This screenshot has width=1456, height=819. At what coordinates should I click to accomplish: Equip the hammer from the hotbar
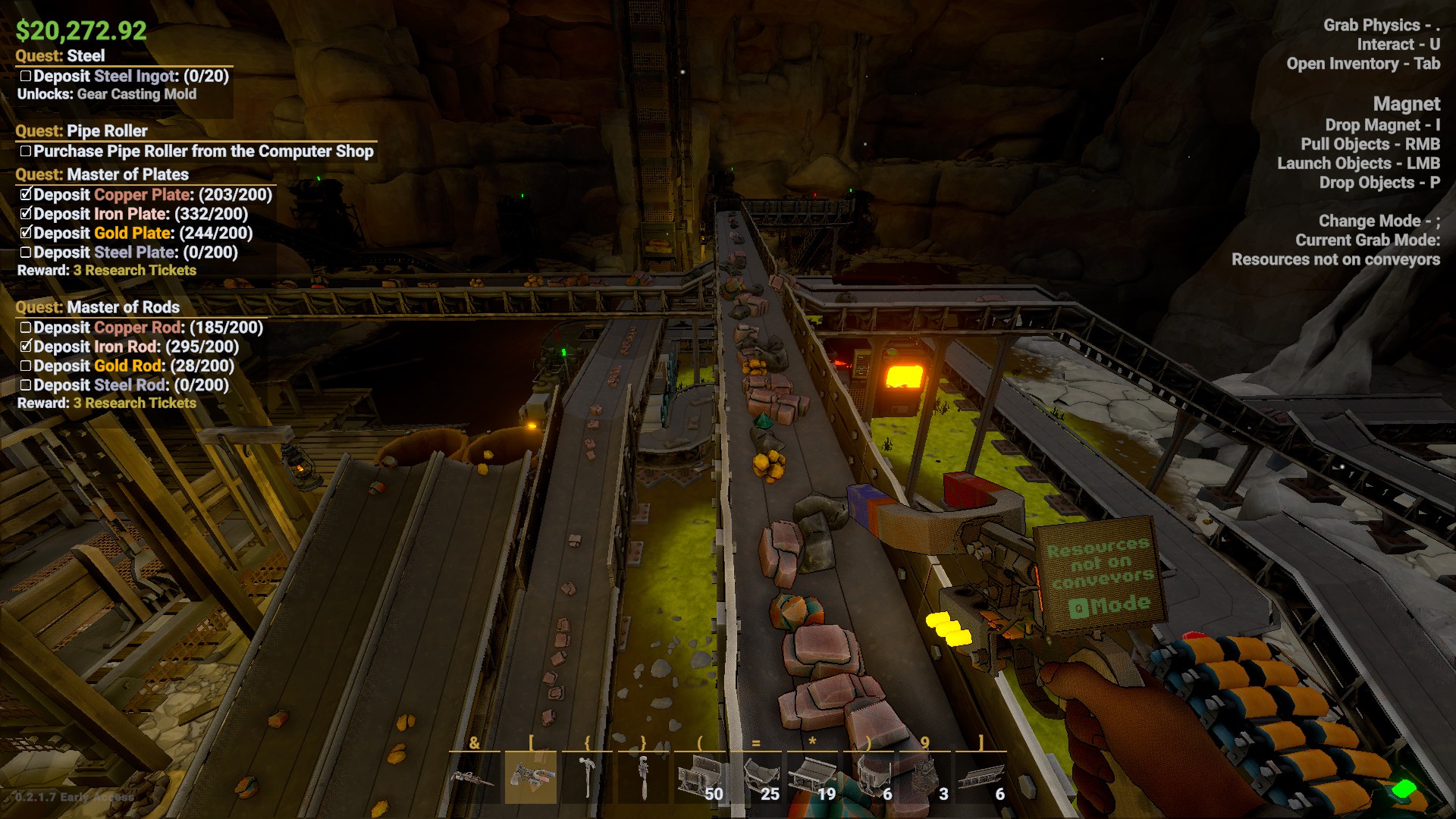tap(587, 777)
